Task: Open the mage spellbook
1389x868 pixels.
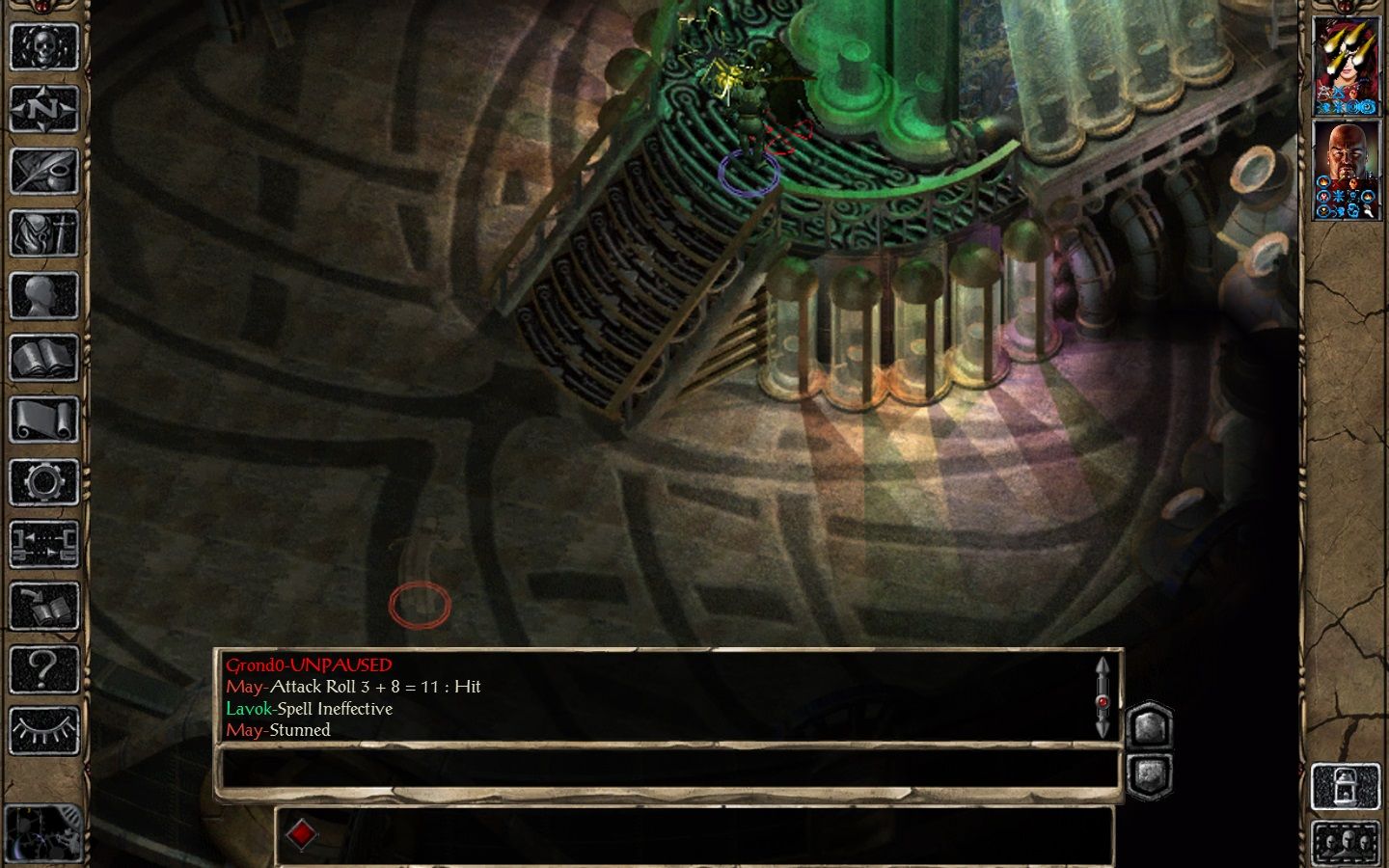Action: click(x=44, y=358)
